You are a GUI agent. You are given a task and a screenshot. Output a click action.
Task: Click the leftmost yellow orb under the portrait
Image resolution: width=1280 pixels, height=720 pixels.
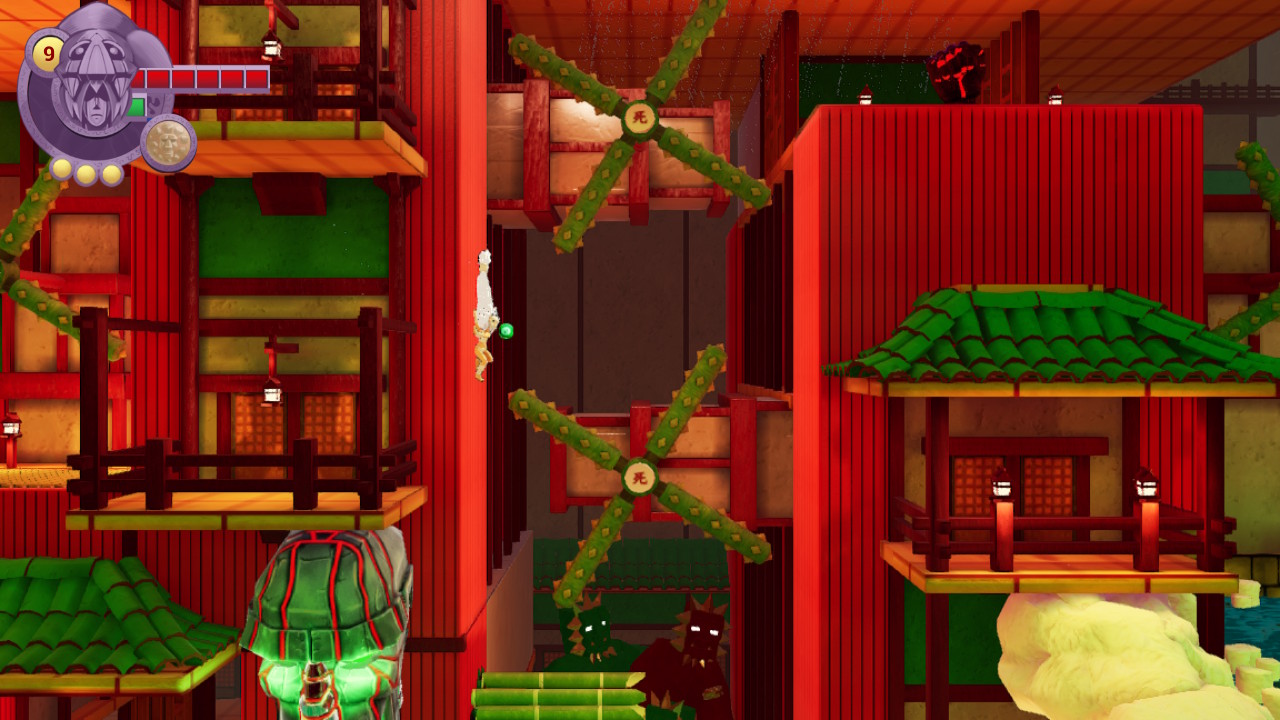(x=61, y=171)
